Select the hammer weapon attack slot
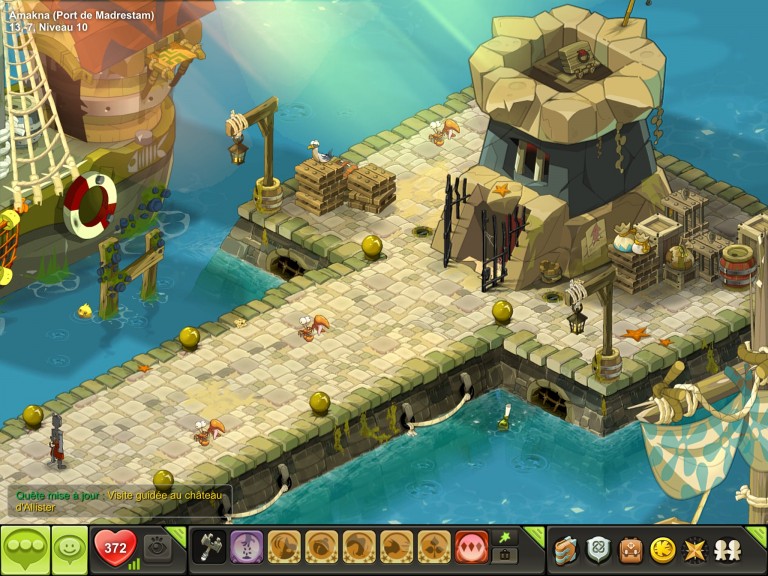This screenshot has height=576, width=768. click(x=209, y=548)
